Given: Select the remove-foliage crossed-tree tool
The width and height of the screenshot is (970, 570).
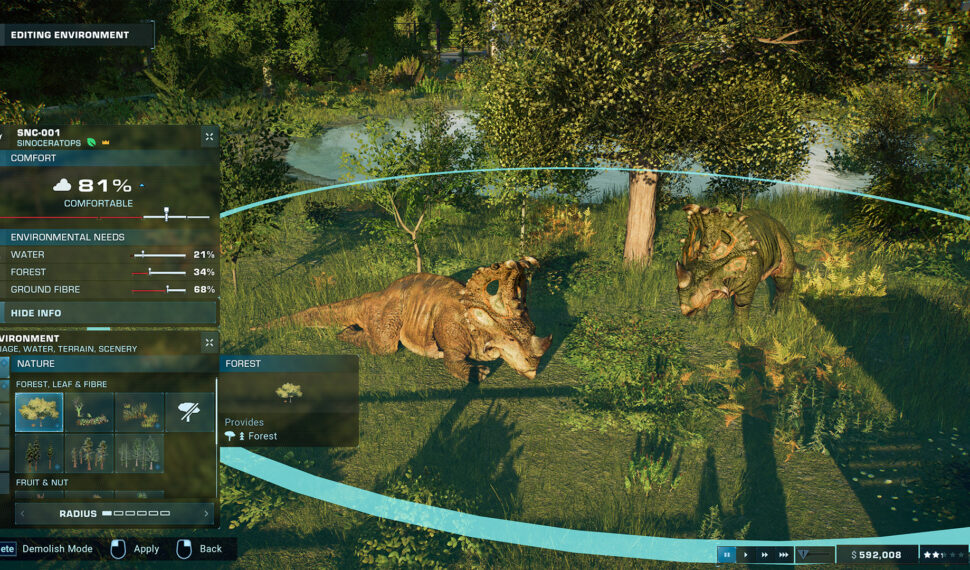Looking at the screenshot, I should coord(189,412).
